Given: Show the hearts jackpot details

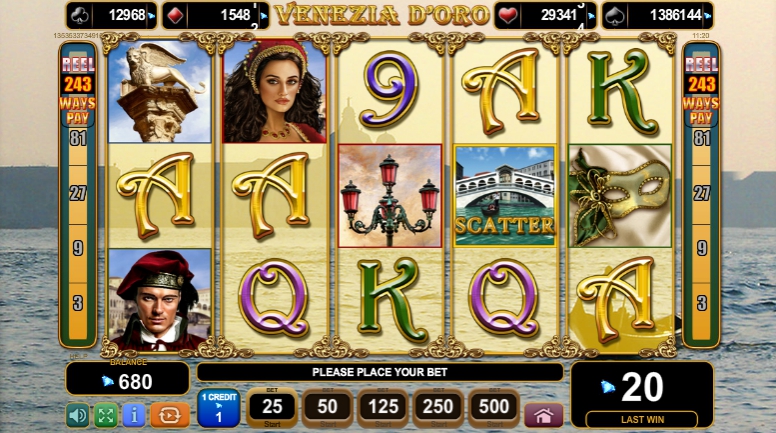Looking at the screenshot, I should click(546, 15).
